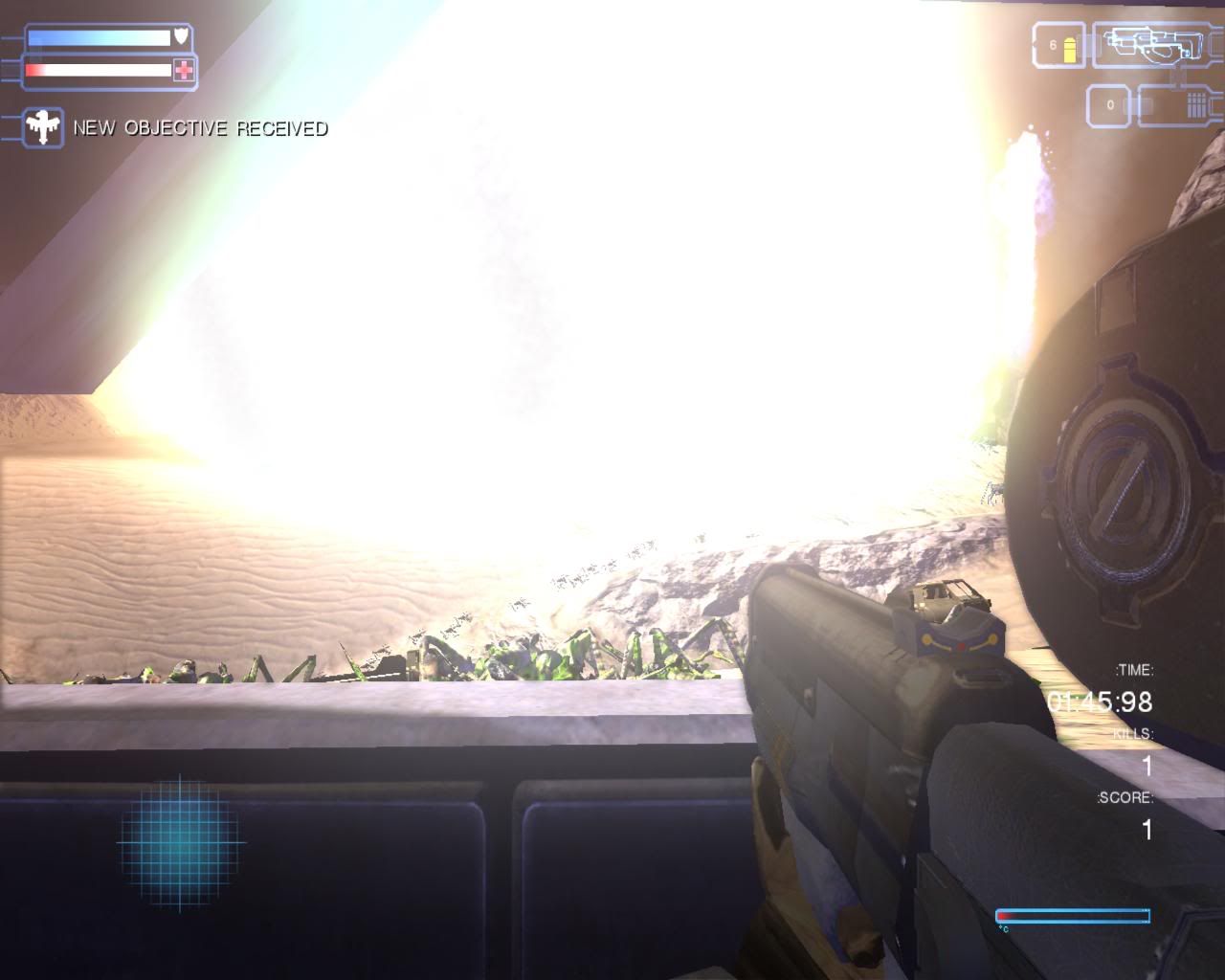The width and height of the screenshot is (1225, 980).
Task: Open the New Objective Received notification
Action: coord(201,128)
